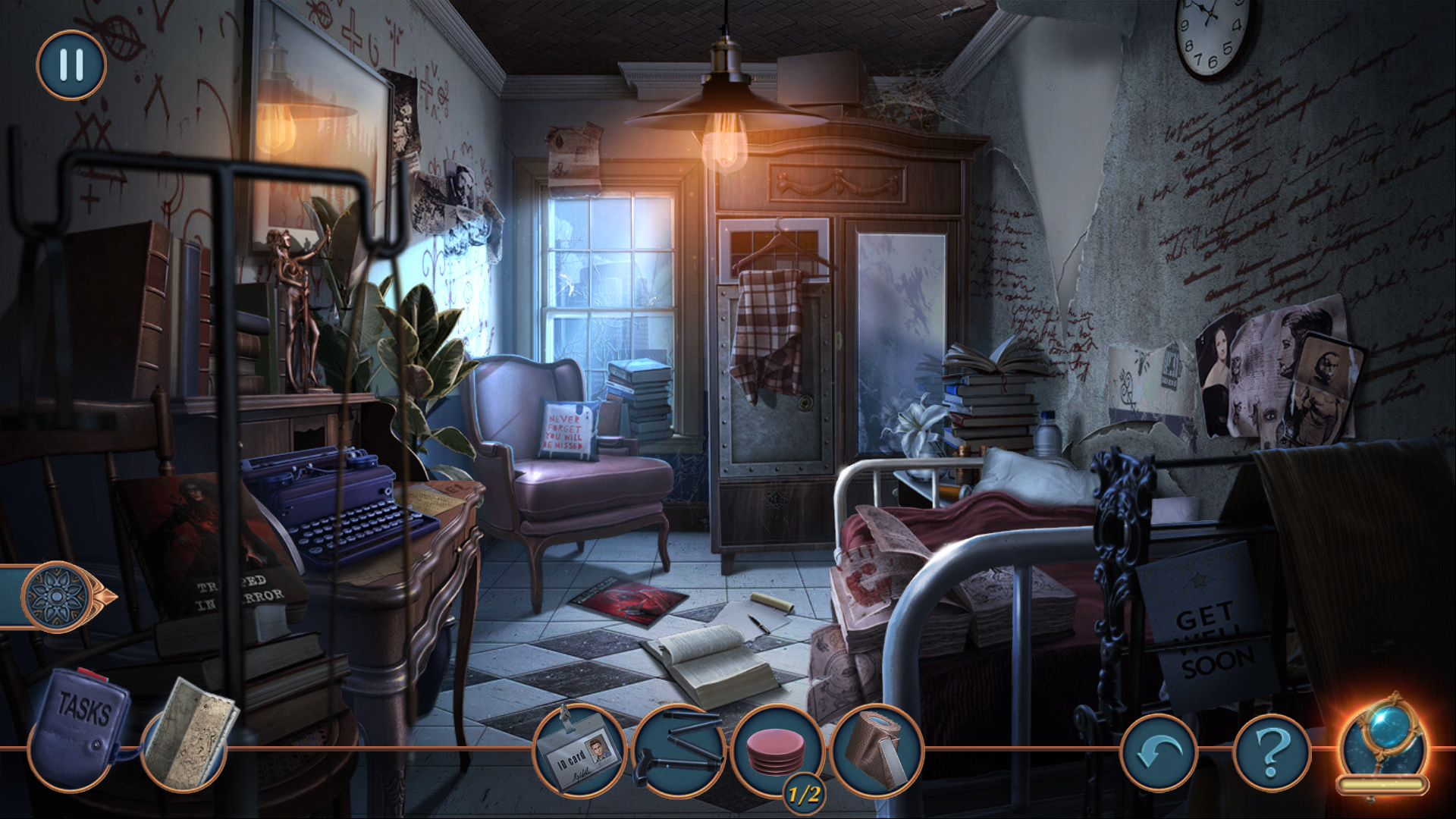
Task: Select the ID card inventory item
Action: [x=580, y=751]
